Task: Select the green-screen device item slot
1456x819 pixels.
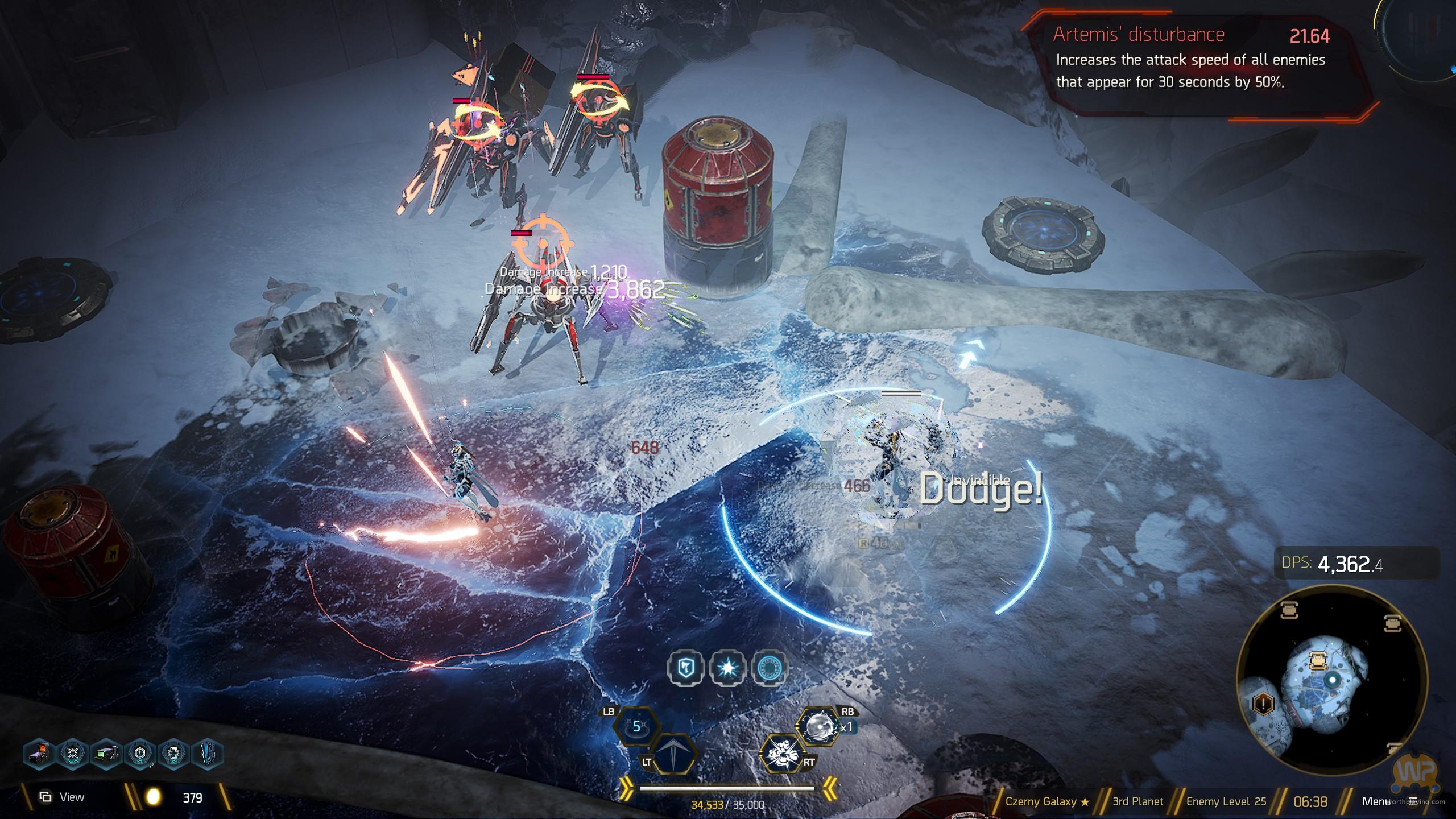Action: coord(107,754)
